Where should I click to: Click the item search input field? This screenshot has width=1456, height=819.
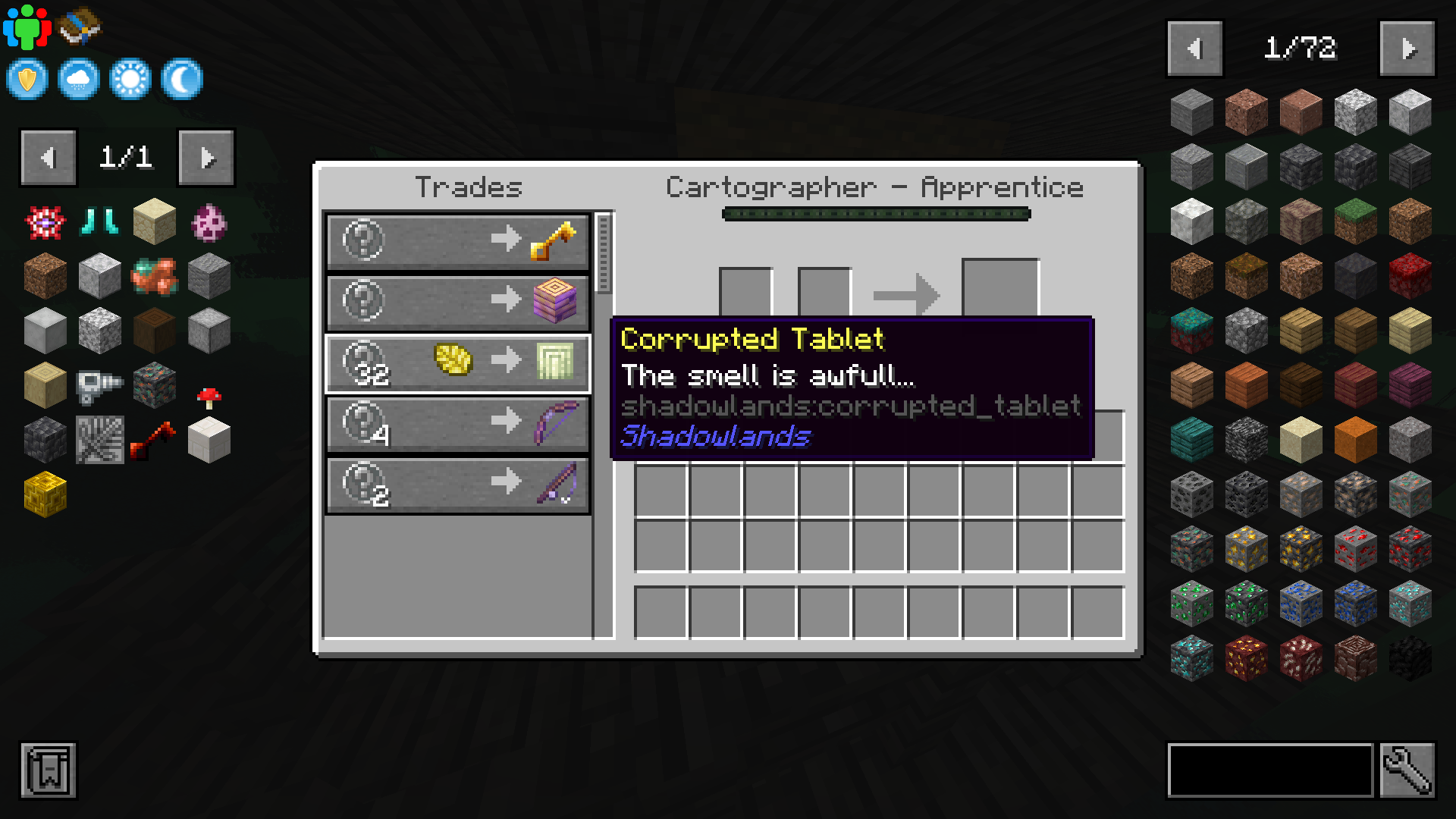1271,770
